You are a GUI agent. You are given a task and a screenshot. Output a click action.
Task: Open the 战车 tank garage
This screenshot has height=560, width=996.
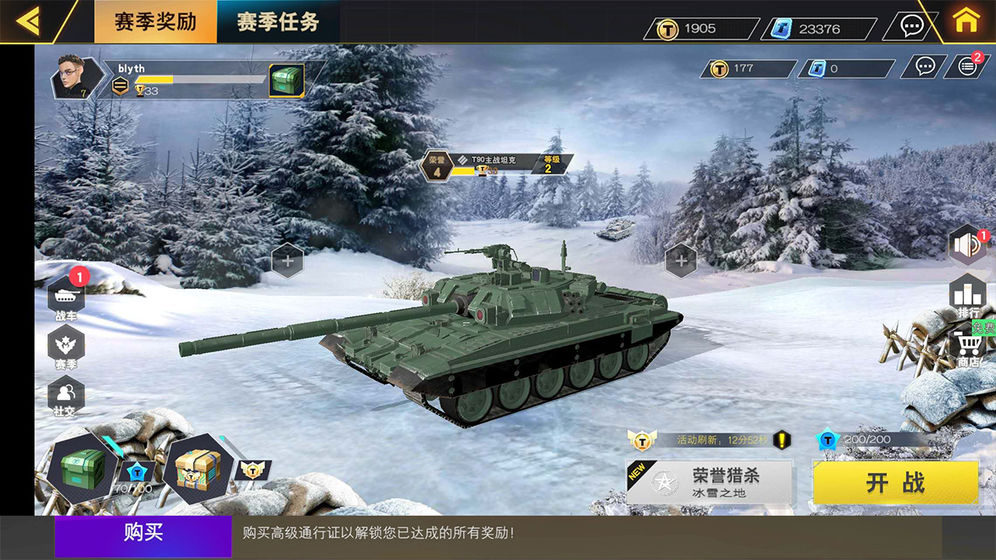pos(66,297)
